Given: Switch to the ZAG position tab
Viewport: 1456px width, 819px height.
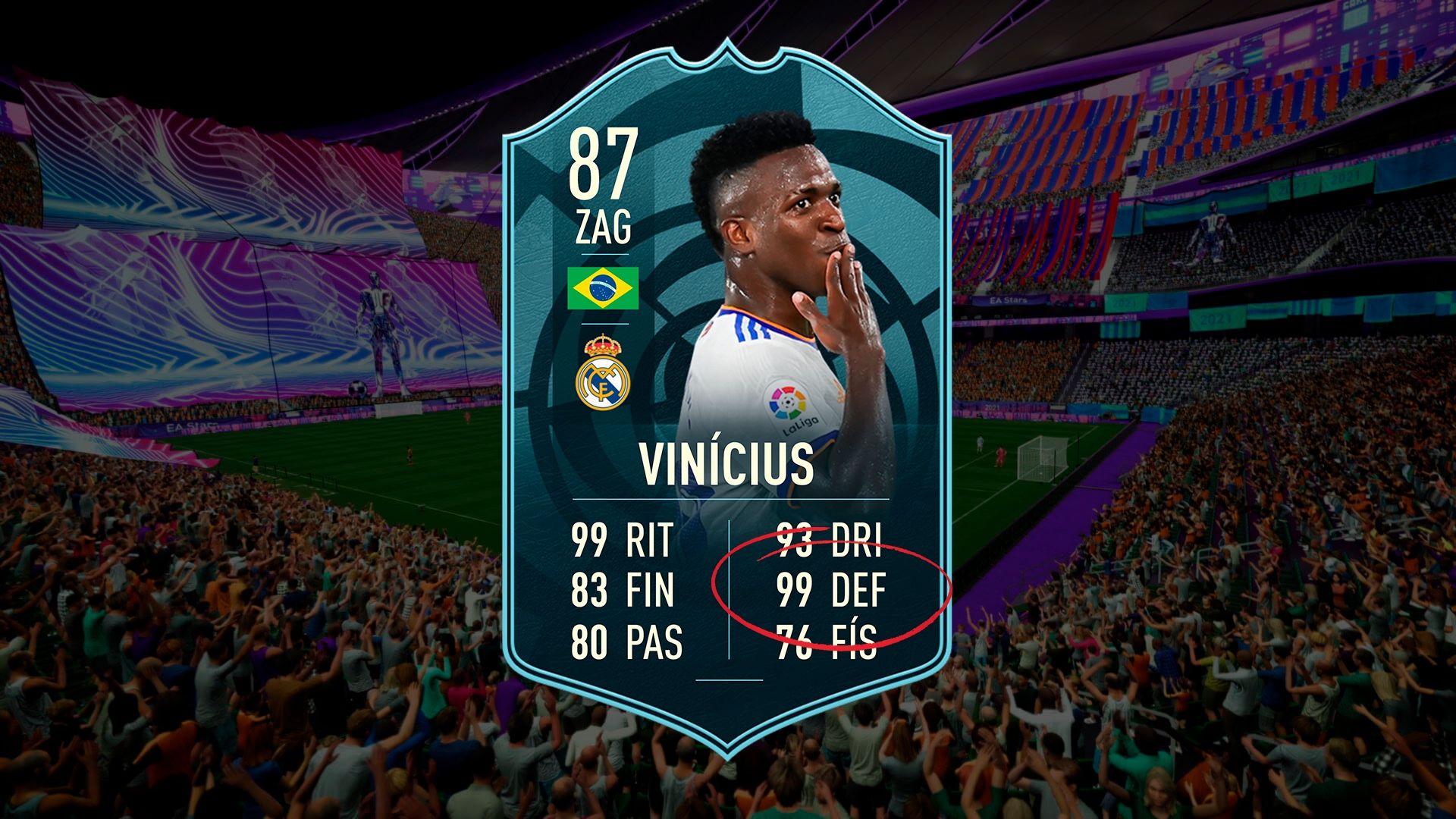Looking at the screenshot, I should (604, 227).
